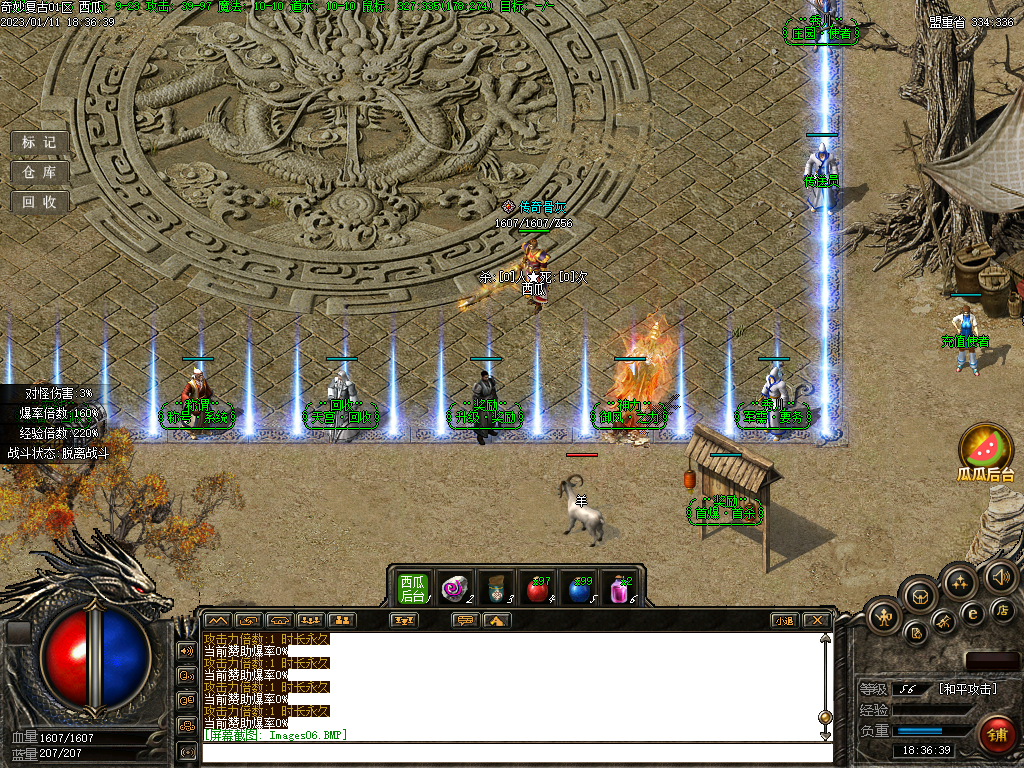Select the 回收 recycle button
The width and height of the screenshot is (1024, 768).
[x=40, y=202]
